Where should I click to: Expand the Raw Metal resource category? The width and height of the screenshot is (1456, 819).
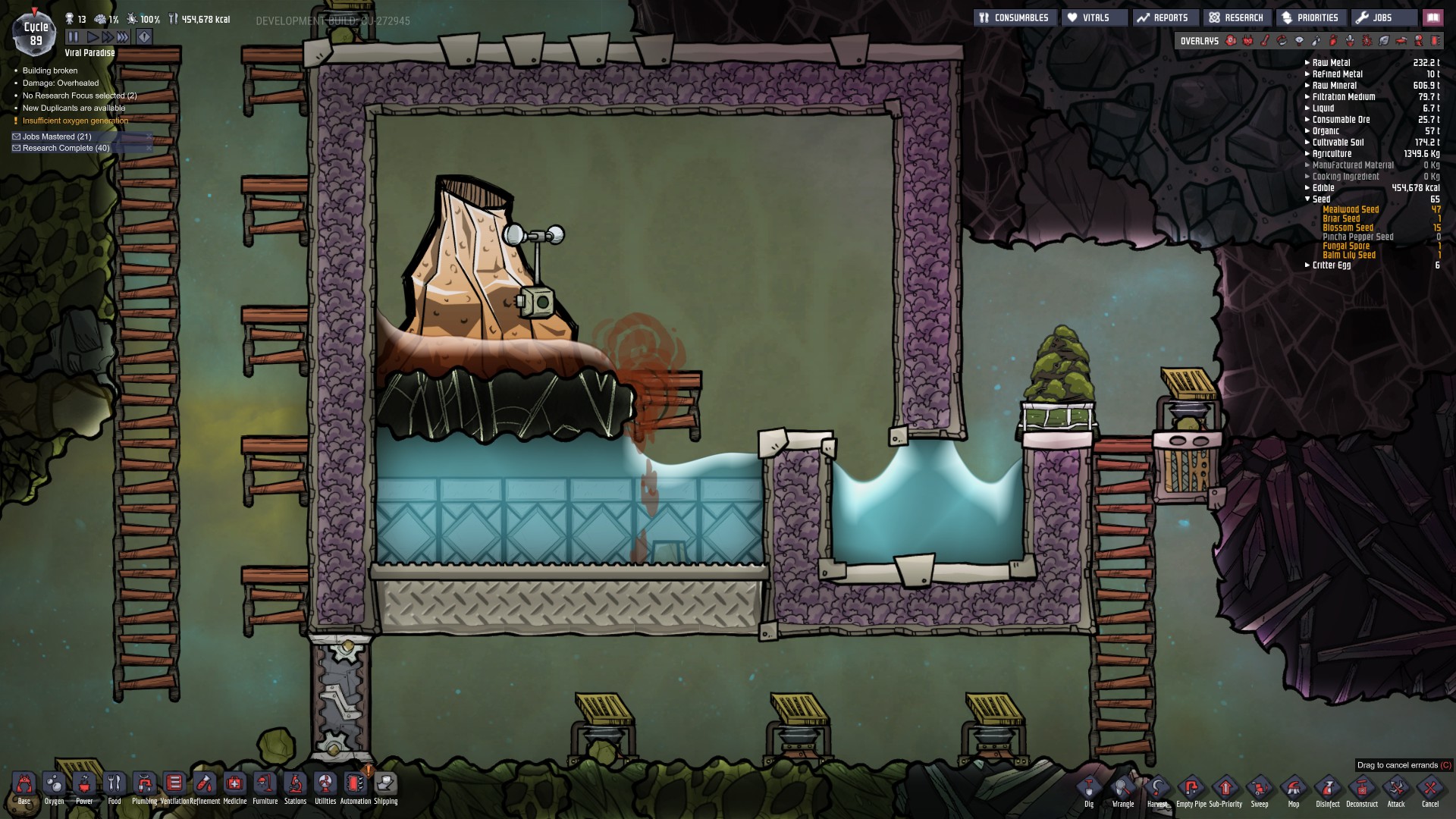[x=1306, y=63]
